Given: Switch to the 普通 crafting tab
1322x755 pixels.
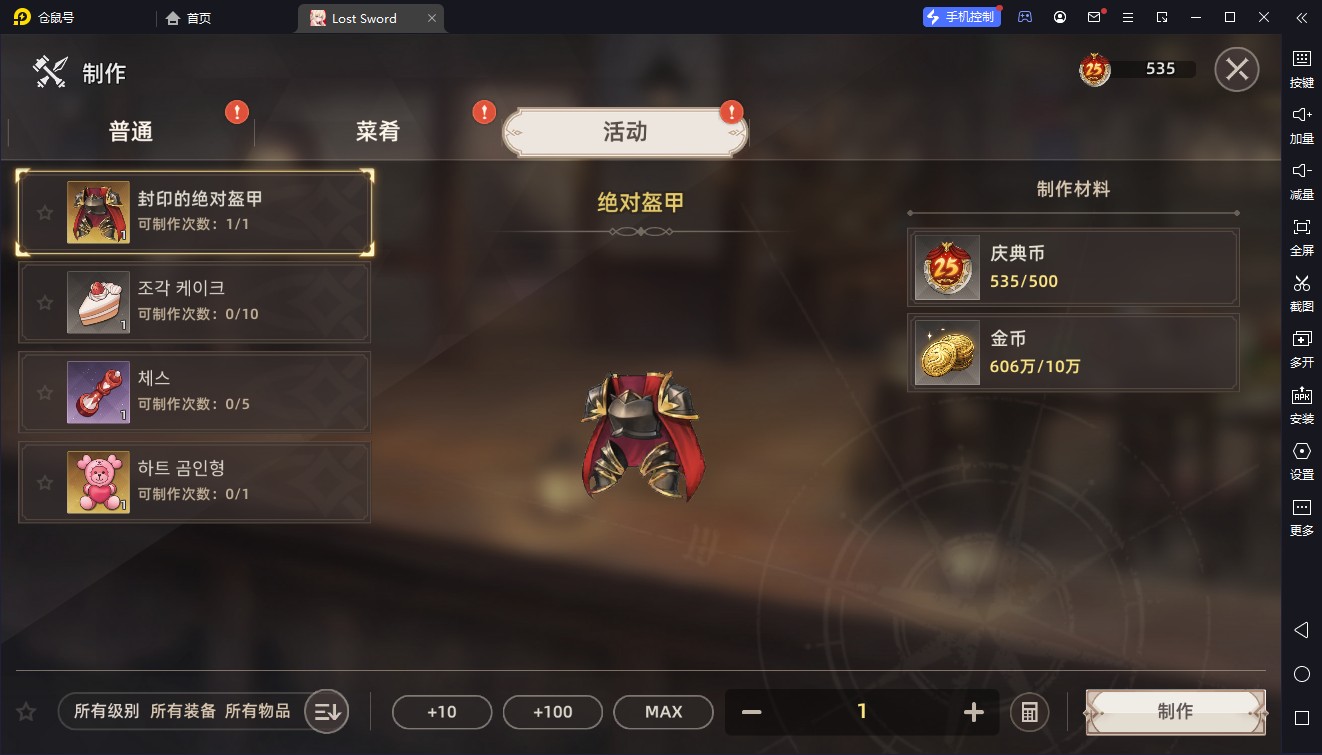Looking at the screenshot, I should [131, 132].
